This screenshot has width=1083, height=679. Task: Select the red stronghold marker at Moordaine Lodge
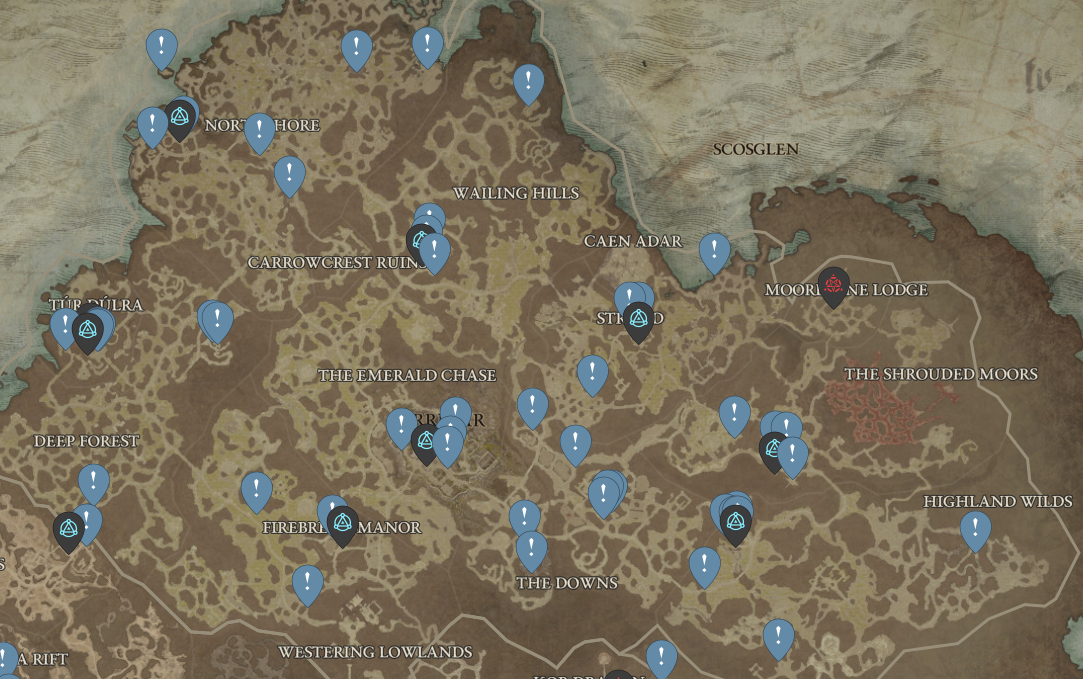[x=833, y=286]
